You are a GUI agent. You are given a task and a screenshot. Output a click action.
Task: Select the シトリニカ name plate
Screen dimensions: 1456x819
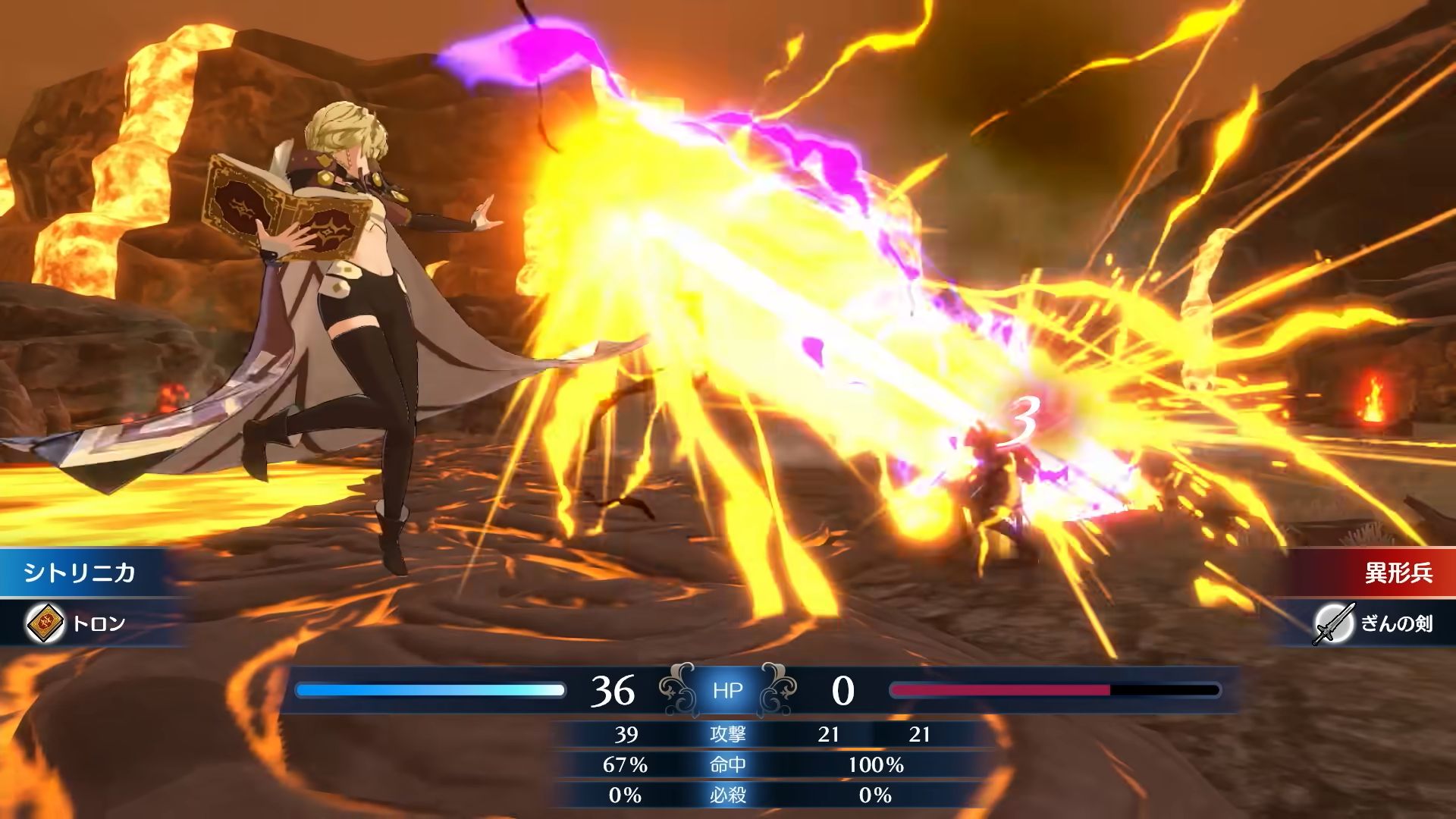80,573
